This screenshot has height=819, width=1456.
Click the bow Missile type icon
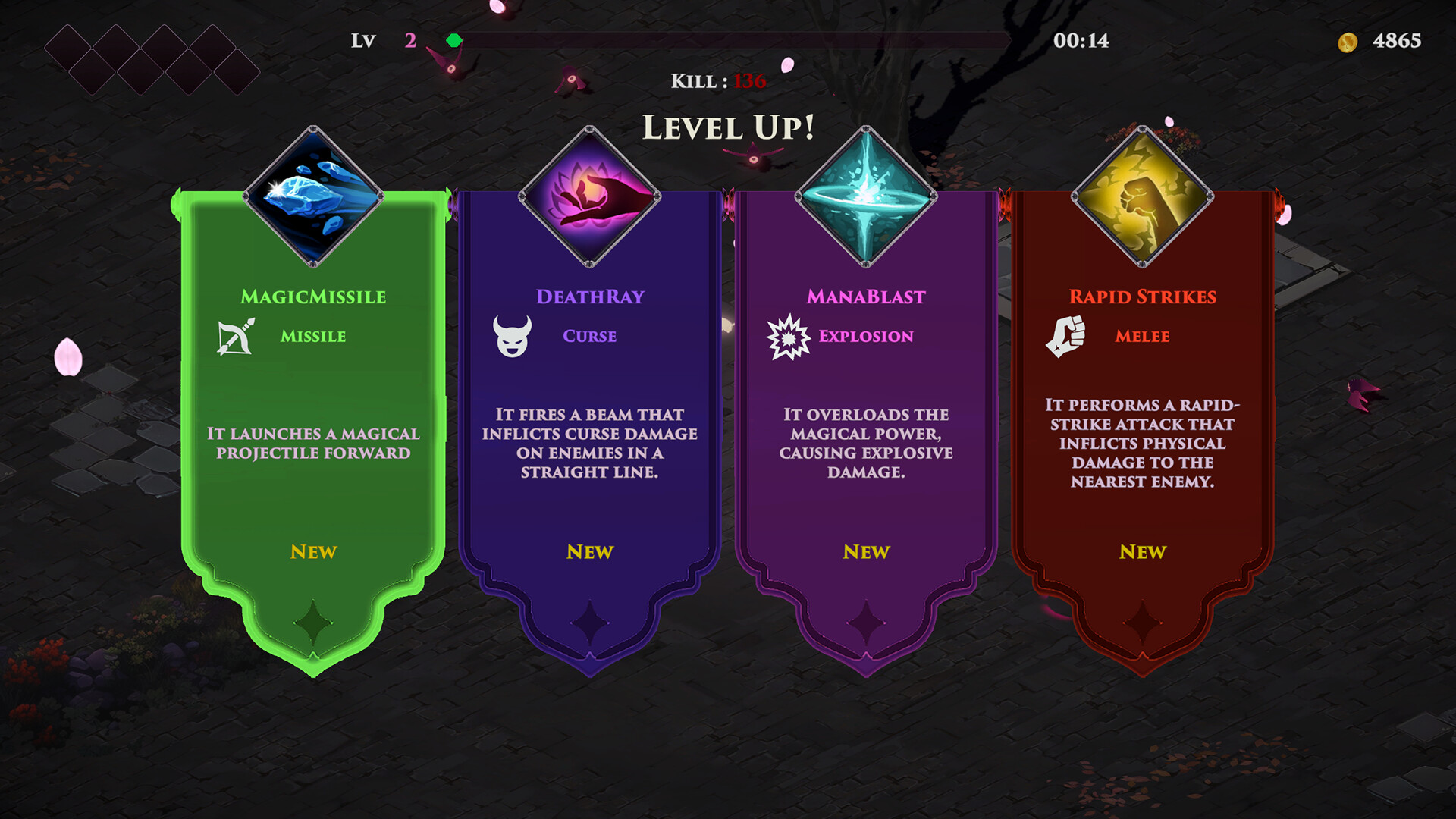235,336
